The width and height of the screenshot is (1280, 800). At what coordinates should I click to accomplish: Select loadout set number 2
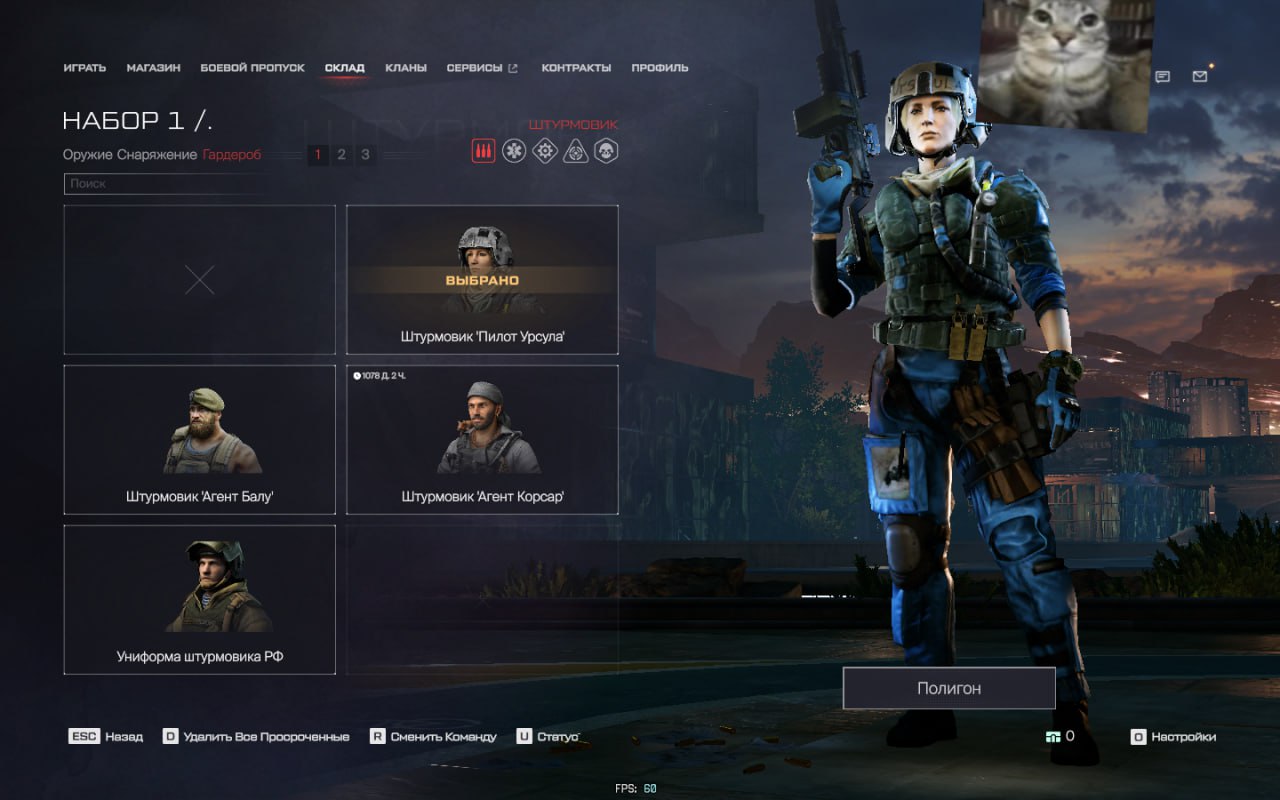341,155
